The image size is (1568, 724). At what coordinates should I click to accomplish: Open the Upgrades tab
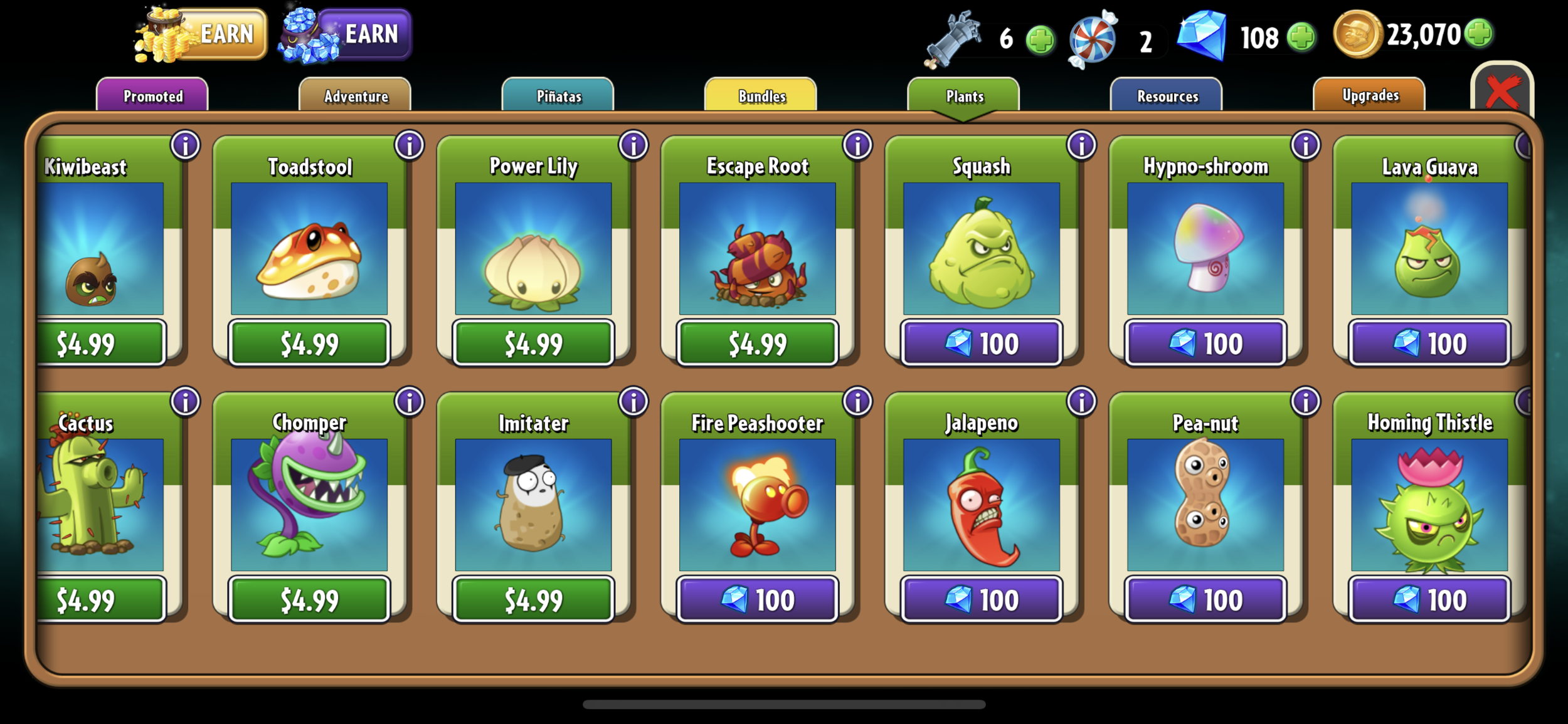tap(1370, 95)
